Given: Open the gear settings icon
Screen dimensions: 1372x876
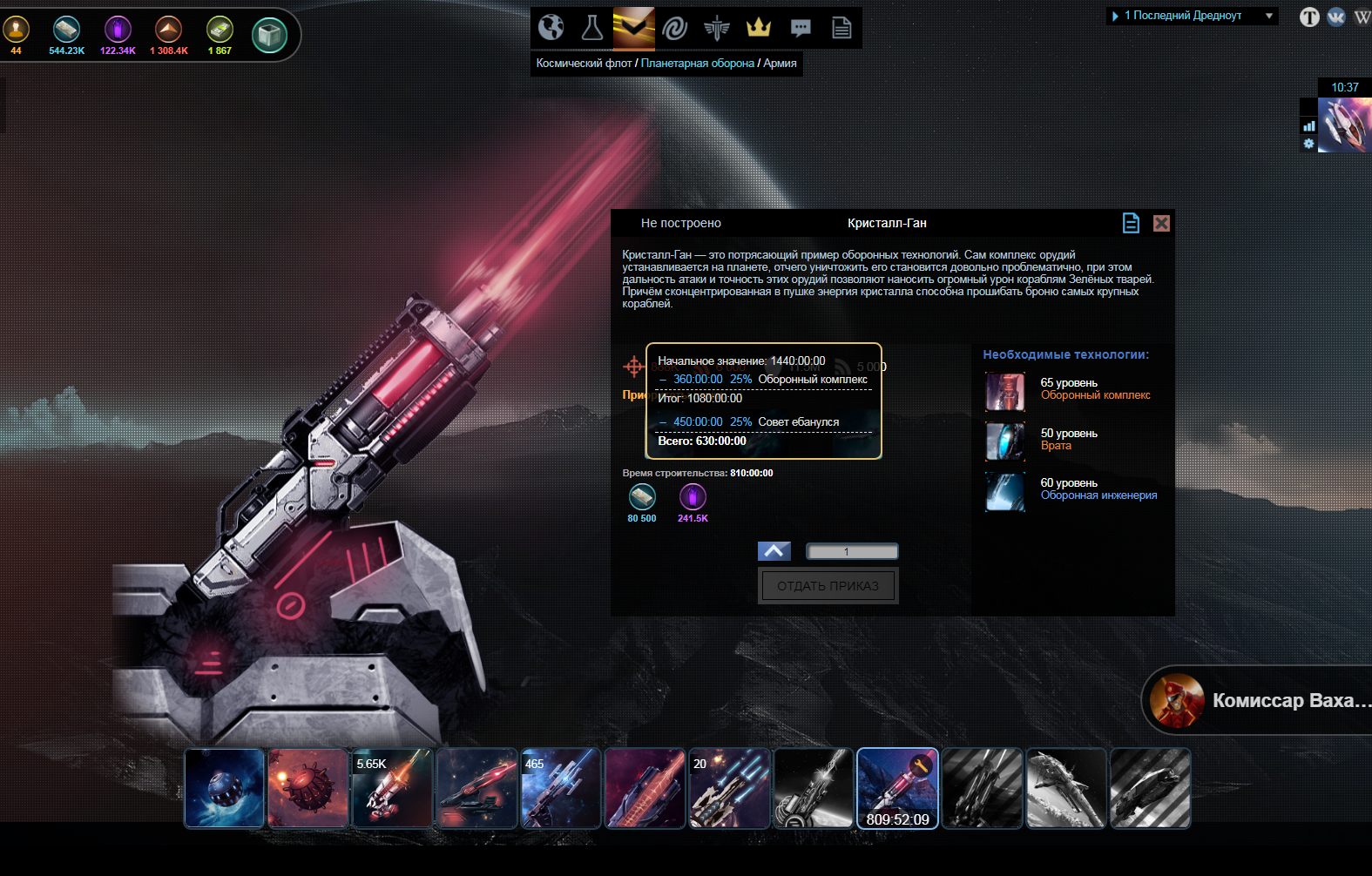Looking at the screenshot, I should 1308,144.
